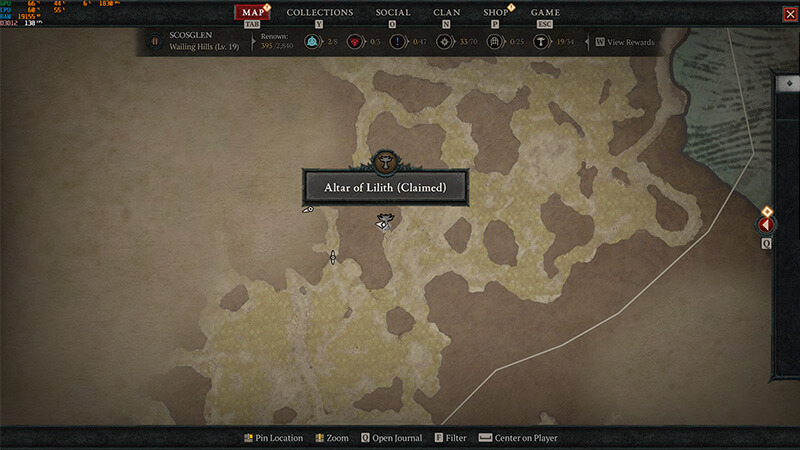This screenshot has height=450, width=800.
Task: Open the Game menu tab
Action: (x=545, y=13)
